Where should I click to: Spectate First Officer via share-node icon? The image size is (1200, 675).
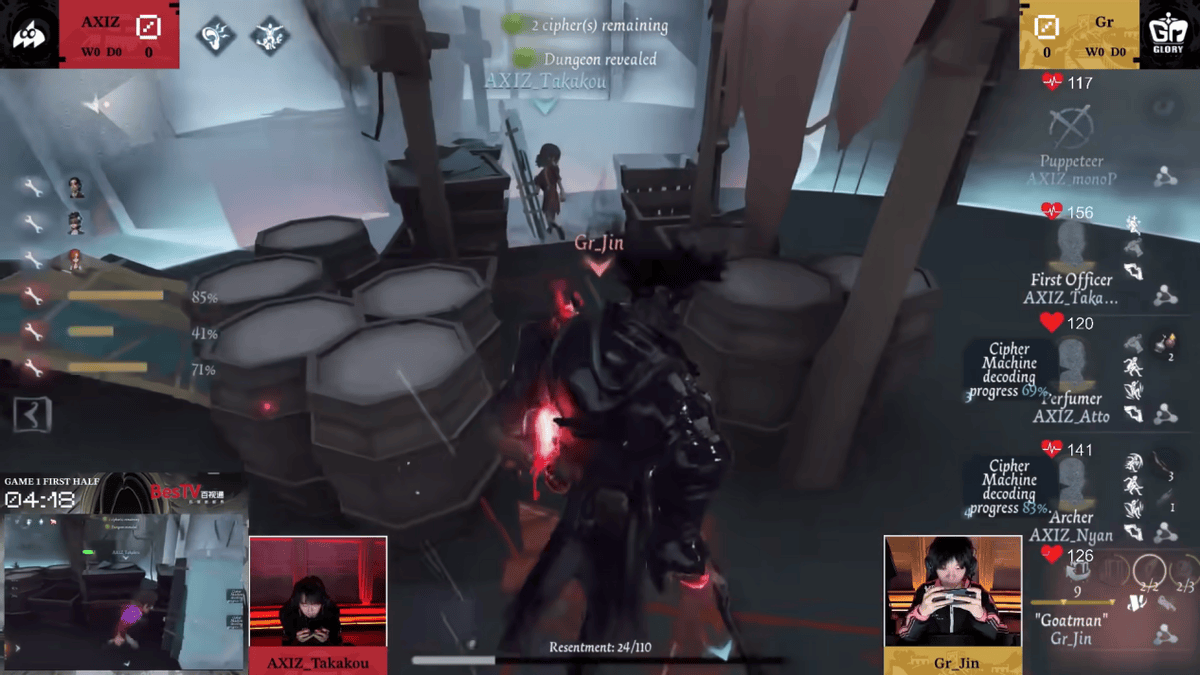[x=1164, y=295]
